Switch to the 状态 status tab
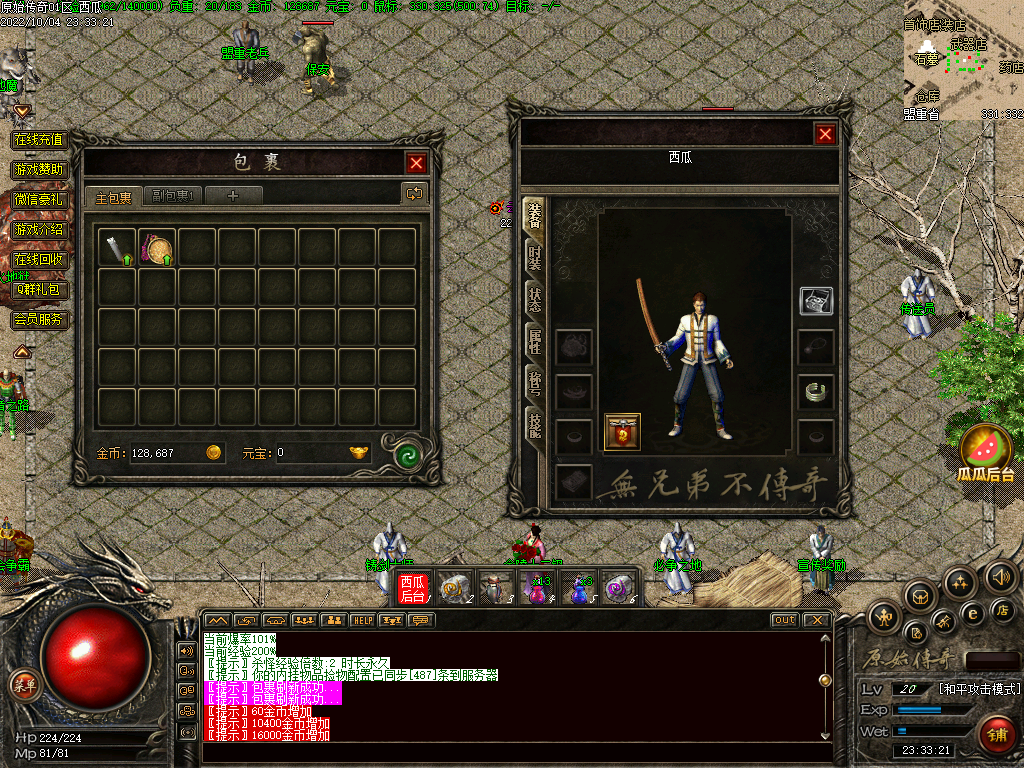The image size is (1024, 768). [535, 299]
